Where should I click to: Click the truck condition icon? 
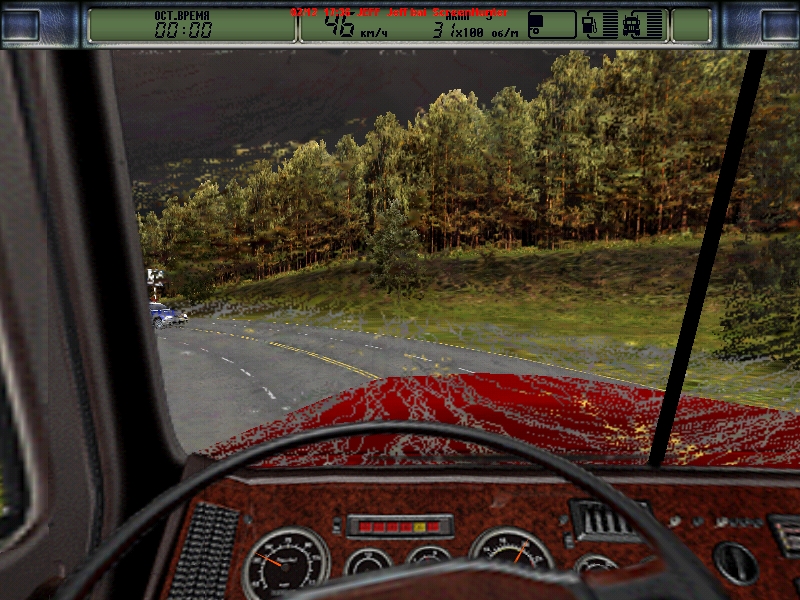(x=633, y=25)
